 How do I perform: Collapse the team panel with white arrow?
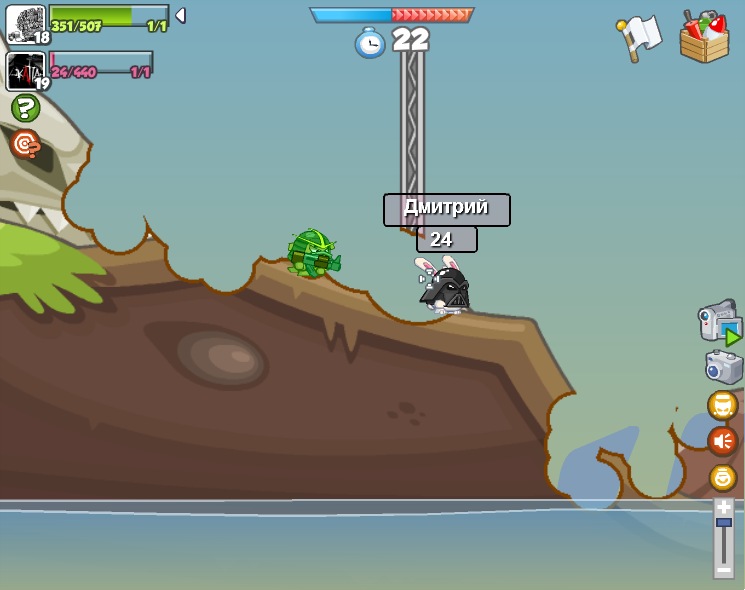pos(180,16)
